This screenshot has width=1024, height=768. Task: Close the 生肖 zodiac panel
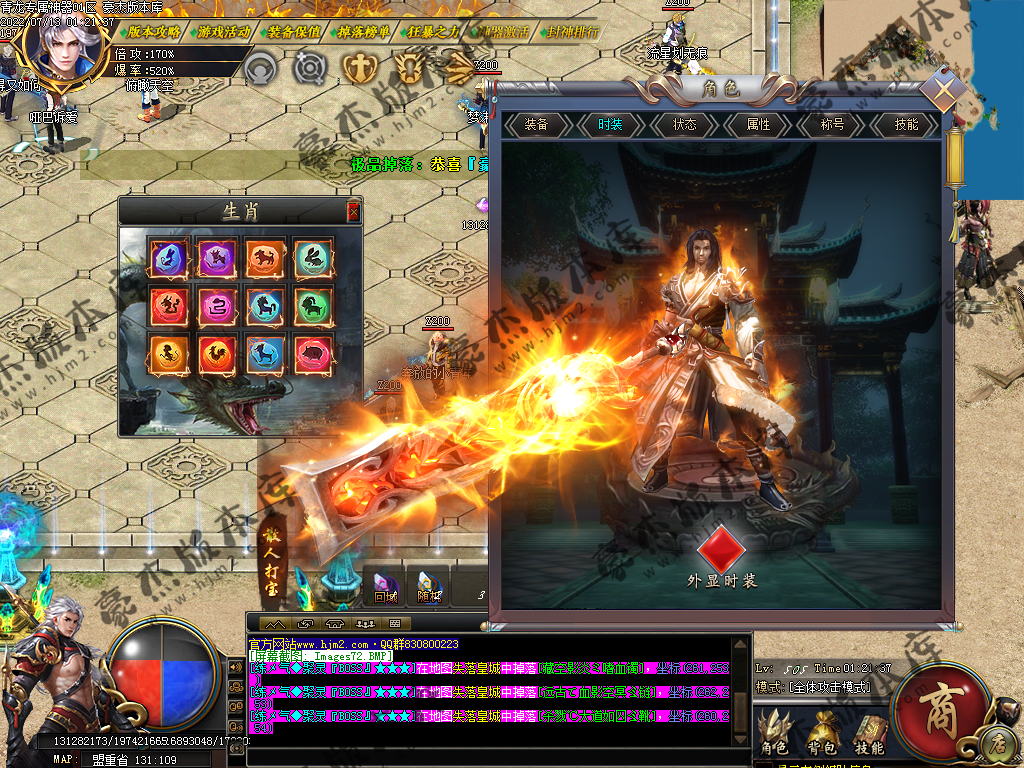pyautogui.click(x=353, y=211)
